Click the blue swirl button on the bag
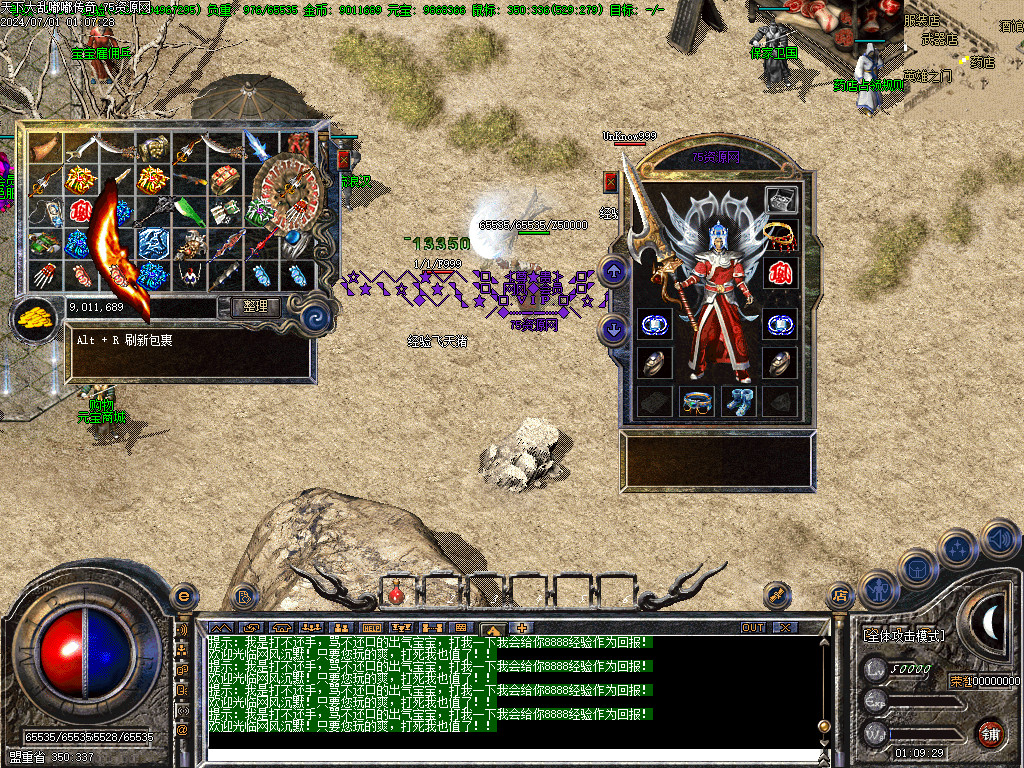This screenshot has width=1024, height=768. click(x=318, y=318)
